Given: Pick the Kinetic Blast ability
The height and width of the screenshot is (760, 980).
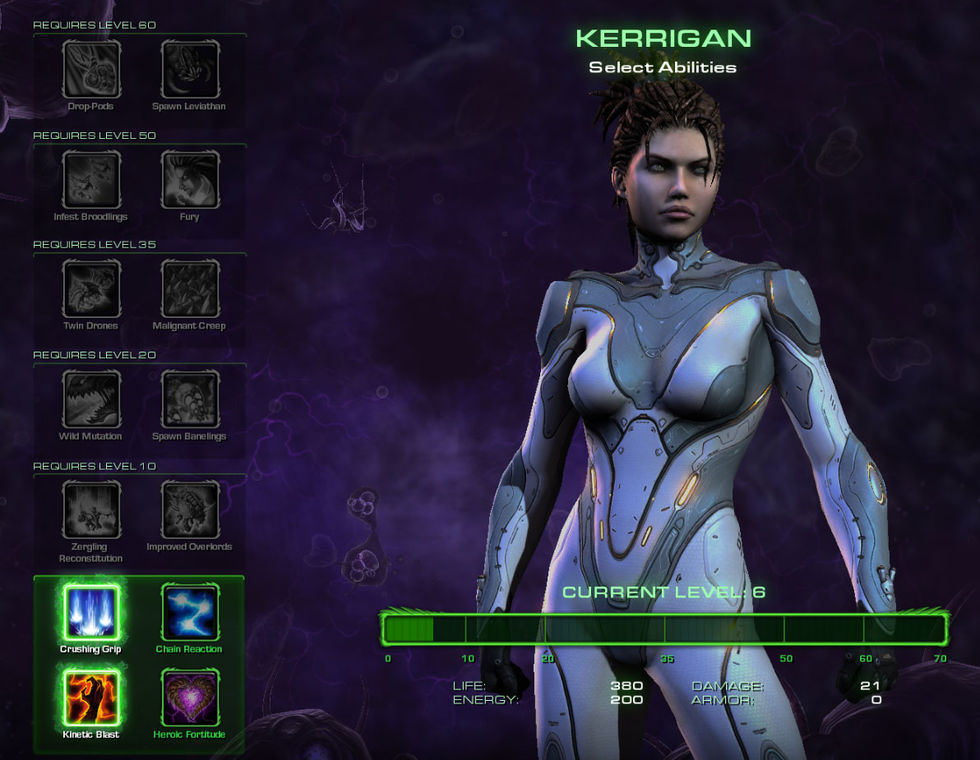Looking at the screenshot, I should coord(91,697).
